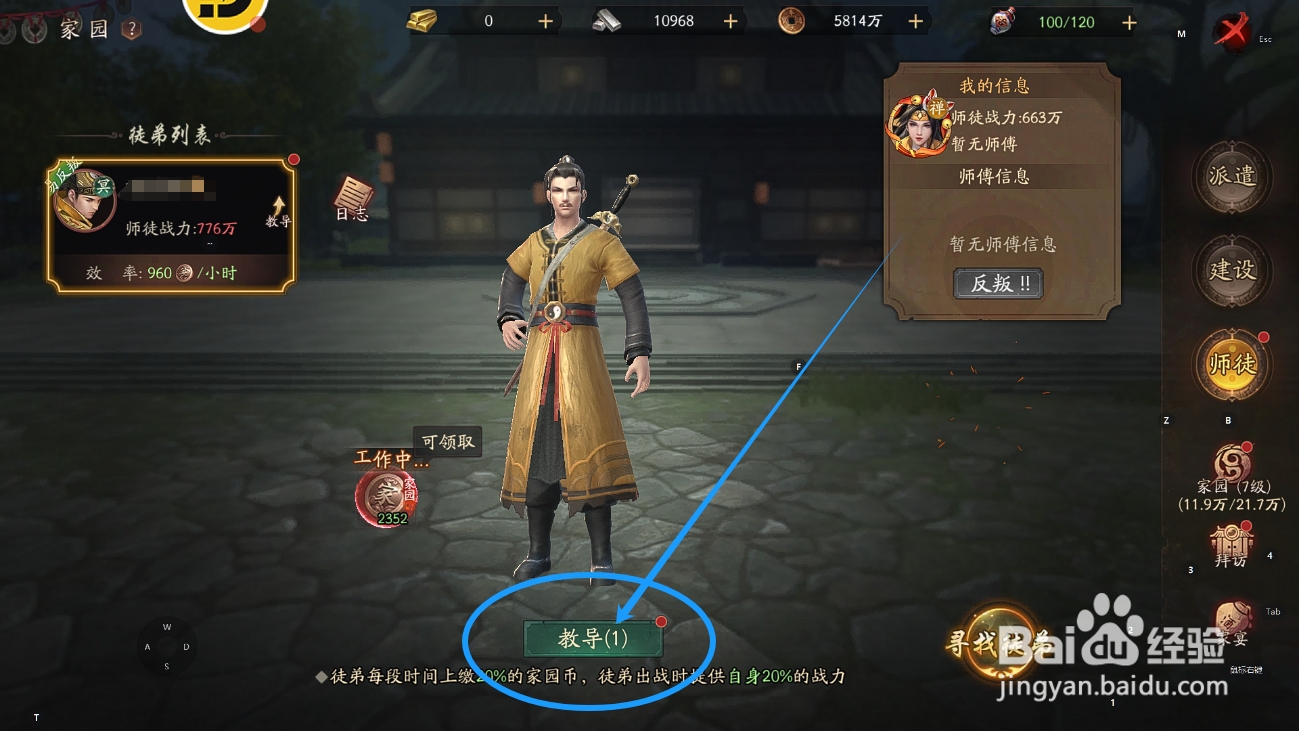Expand gold currency with its plus button

[x=545, y=19]
